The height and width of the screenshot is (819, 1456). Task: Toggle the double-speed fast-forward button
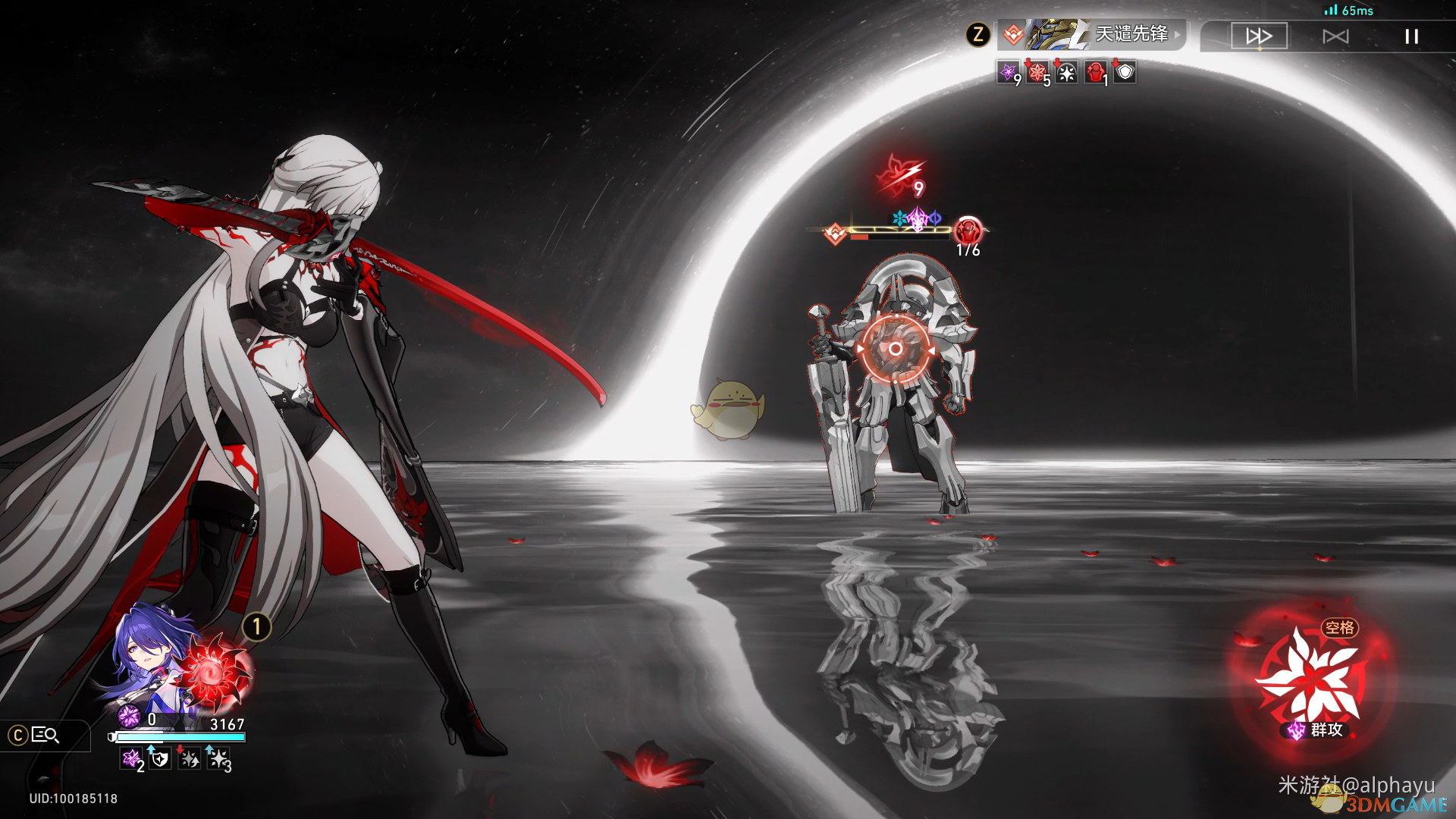click(1259, 36)
